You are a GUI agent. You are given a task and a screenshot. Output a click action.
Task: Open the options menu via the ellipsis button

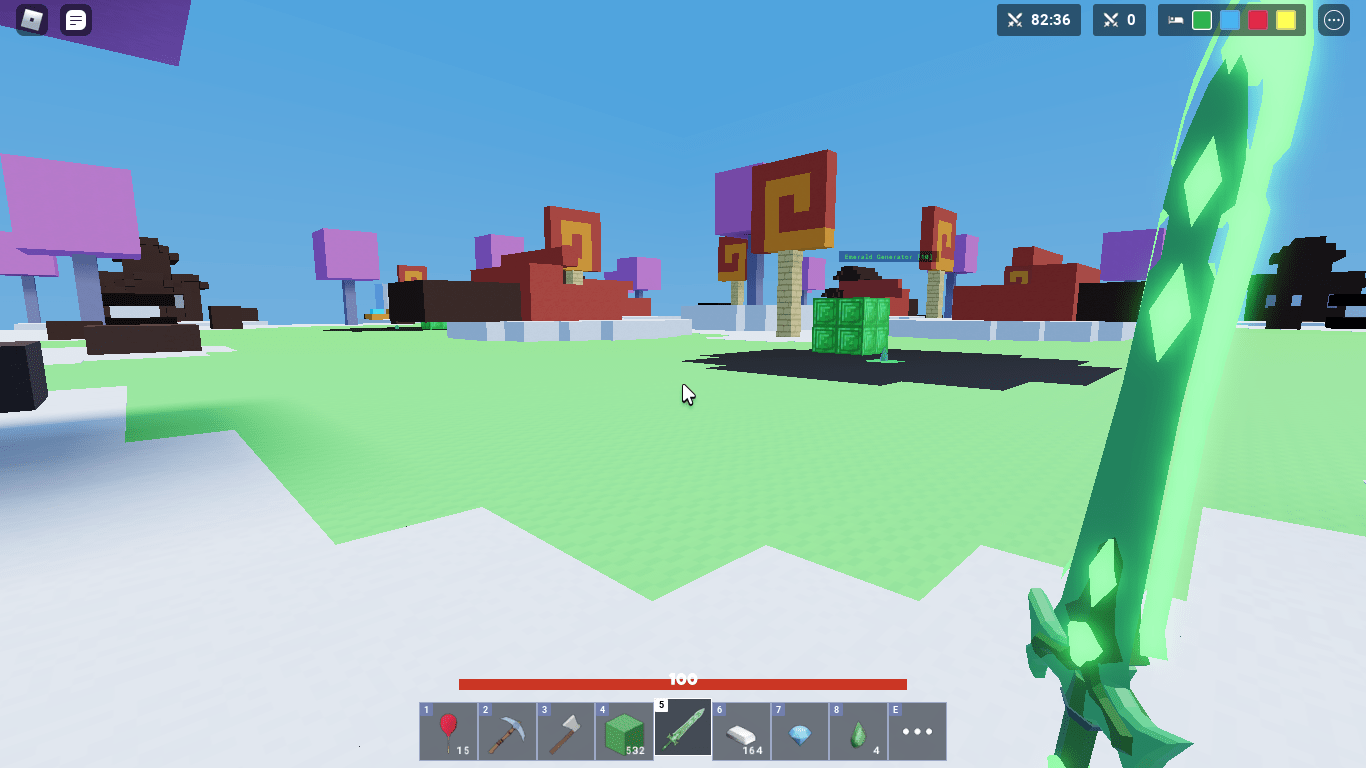tap(1334, 20)
